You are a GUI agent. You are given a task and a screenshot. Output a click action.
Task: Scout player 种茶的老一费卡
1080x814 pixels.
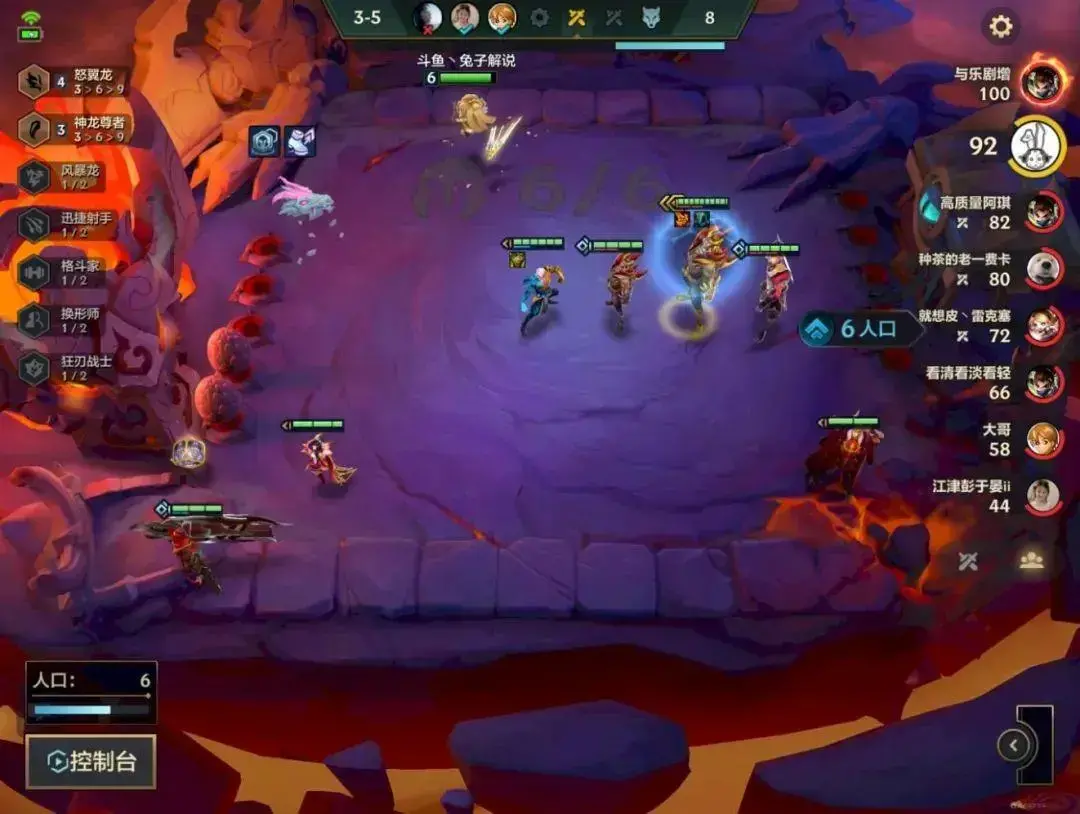pos(1043,268)
